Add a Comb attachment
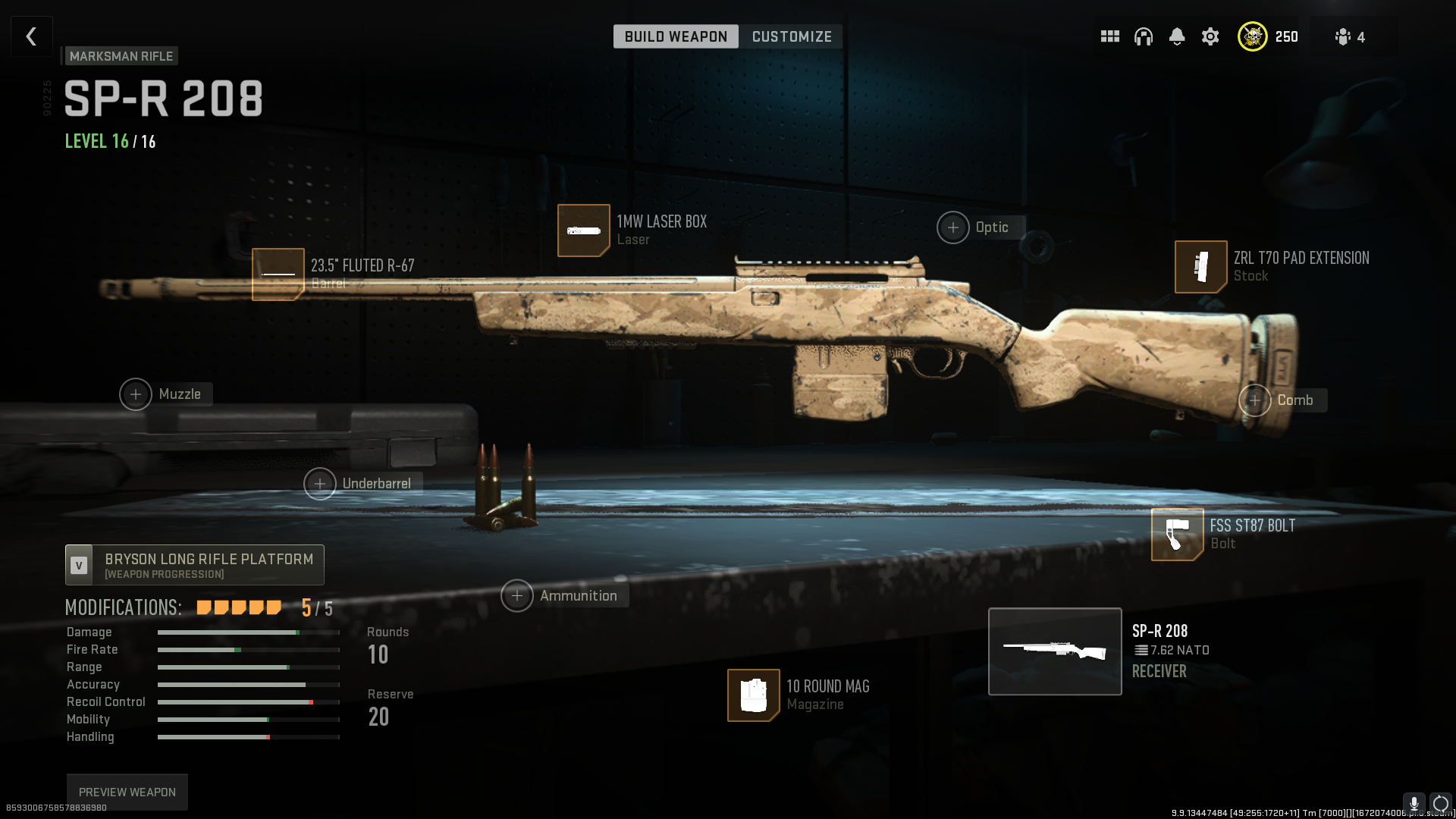This screenshot has width=1456, height=819. (x=1255, y=400)
